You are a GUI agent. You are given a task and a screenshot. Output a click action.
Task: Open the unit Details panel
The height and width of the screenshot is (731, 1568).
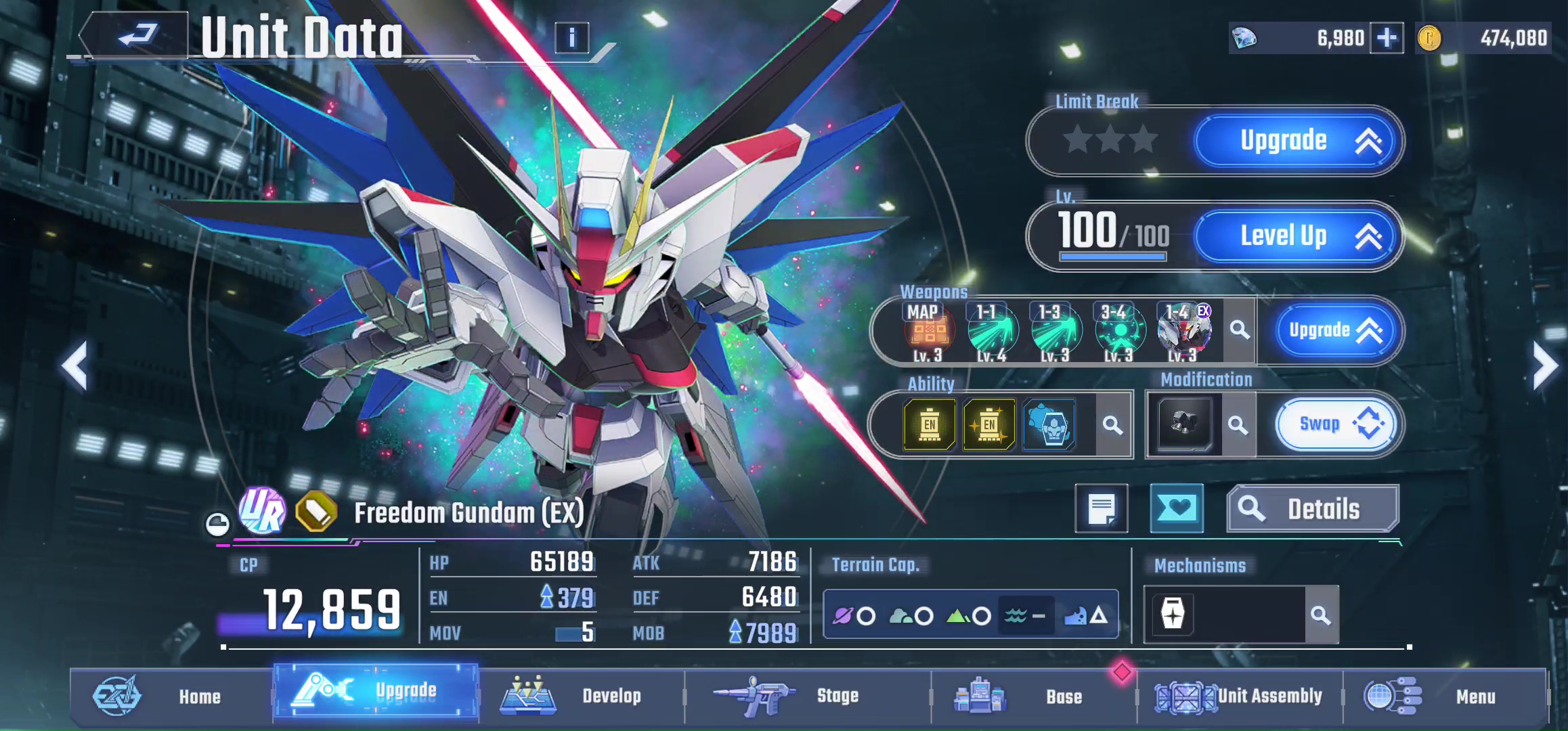tap(1312, 509)
